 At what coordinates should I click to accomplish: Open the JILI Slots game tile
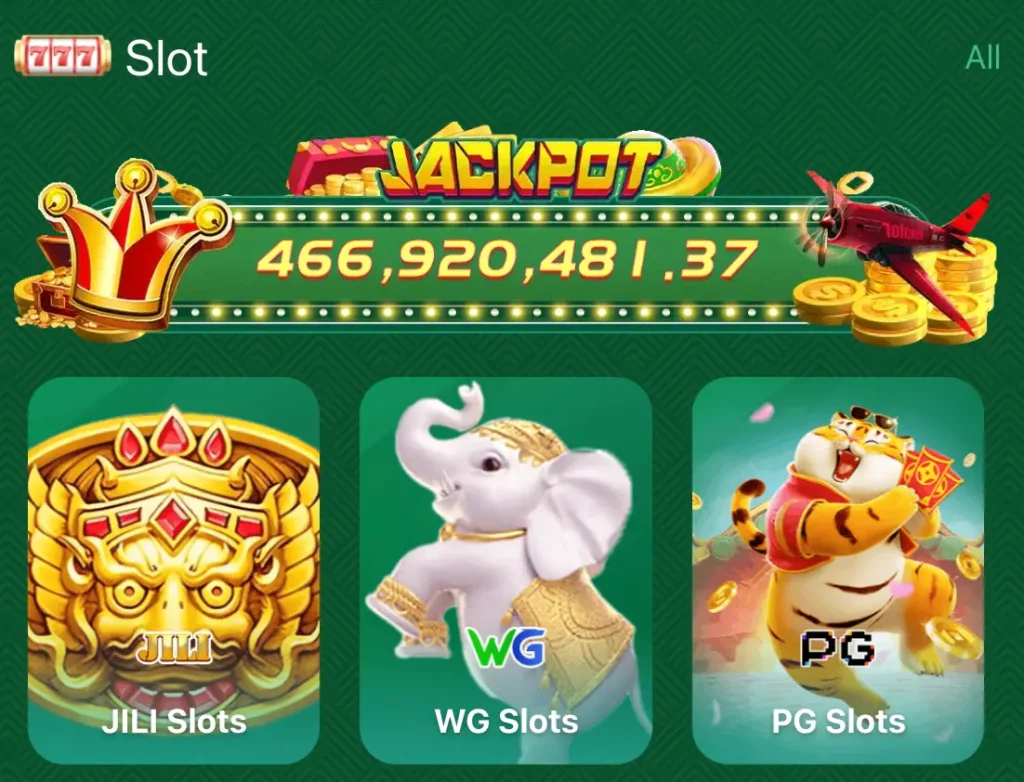point(174,570)
